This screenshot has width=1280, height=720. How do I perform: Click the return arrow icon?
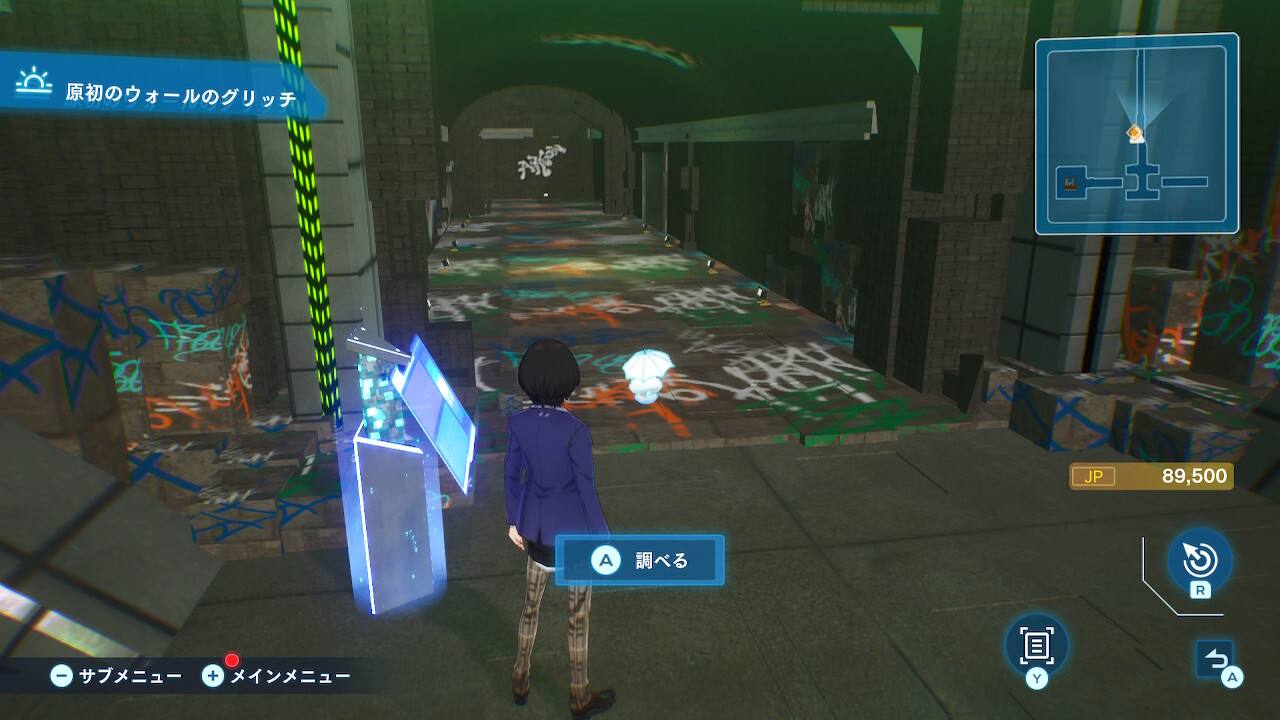pos(1215,659)
